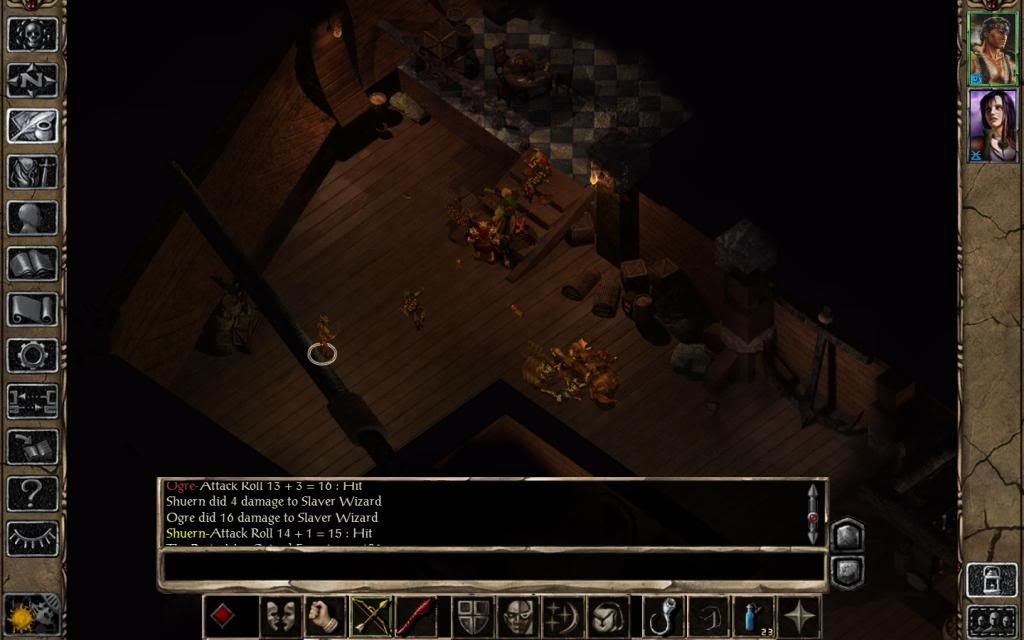Screen dimensions: 1024x640
Task: Click the message log scrollbar
Action: pos(812,513)
